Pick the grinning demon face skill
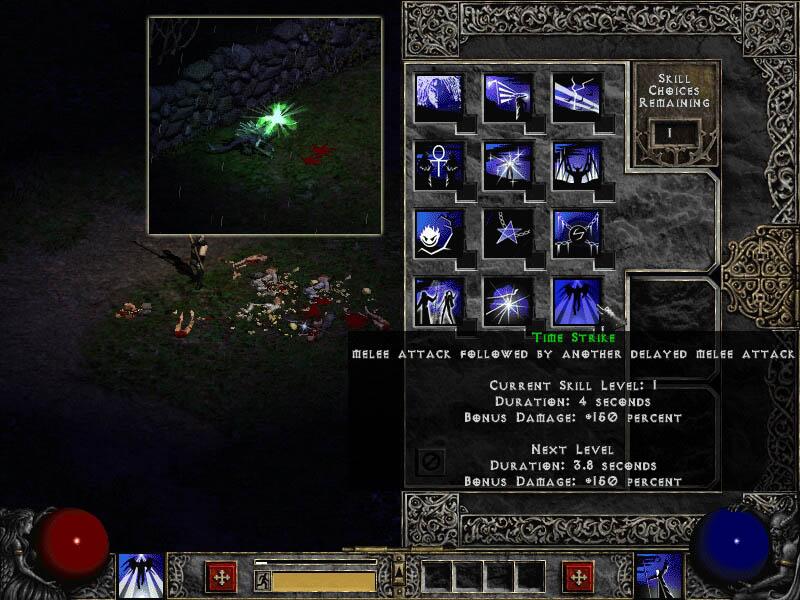This screenshot has width=800, height=600. (x=439, y=233)
